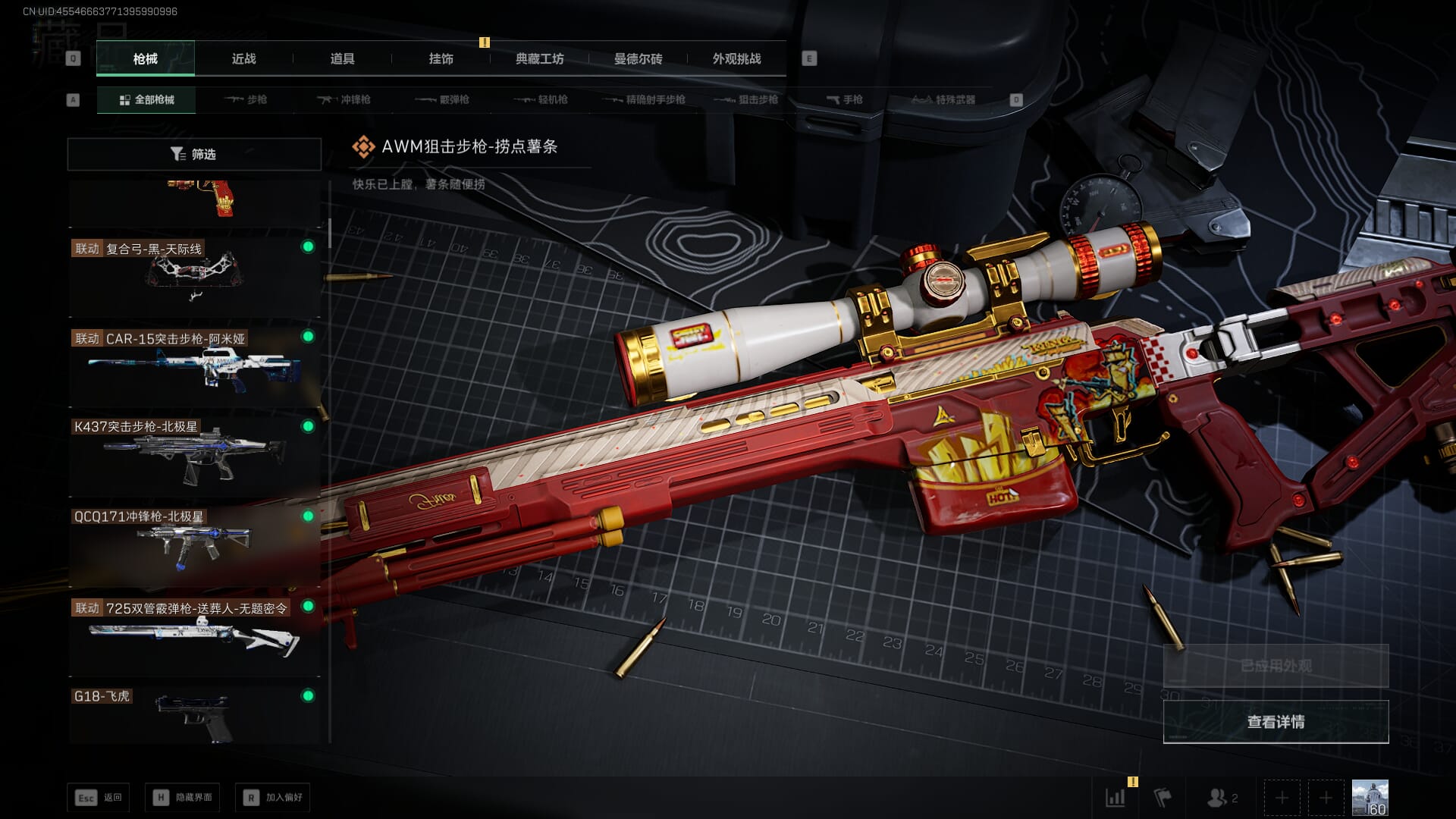Image resolution: width=1456 pixels, height=819 pixels.
Task: Switch to the 曼德尔砖 tab
Action: [638, 58]
